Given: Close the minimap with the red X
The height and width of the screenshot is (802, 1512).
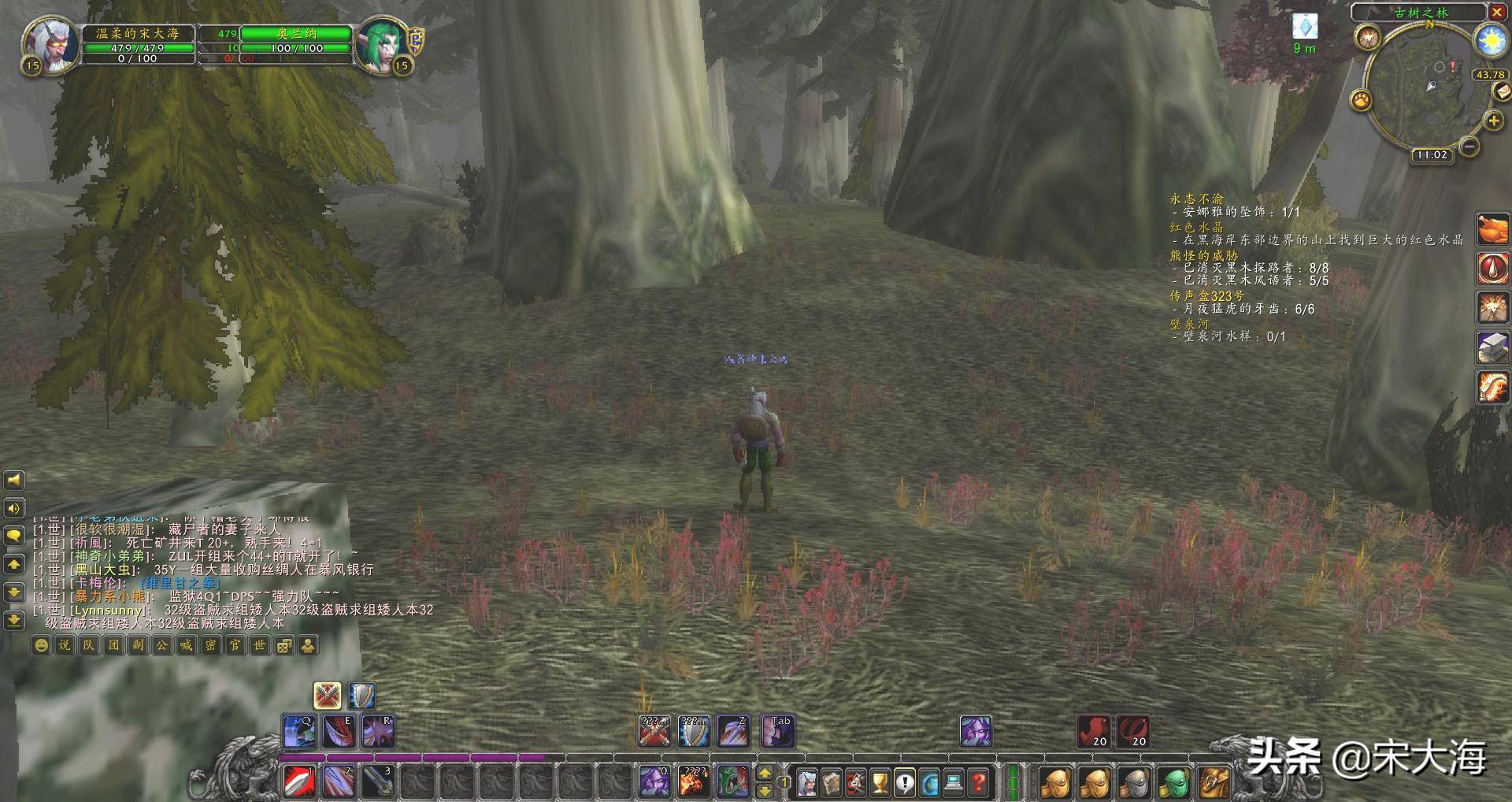Looking at the screenshot, I should pos(1495,13).
